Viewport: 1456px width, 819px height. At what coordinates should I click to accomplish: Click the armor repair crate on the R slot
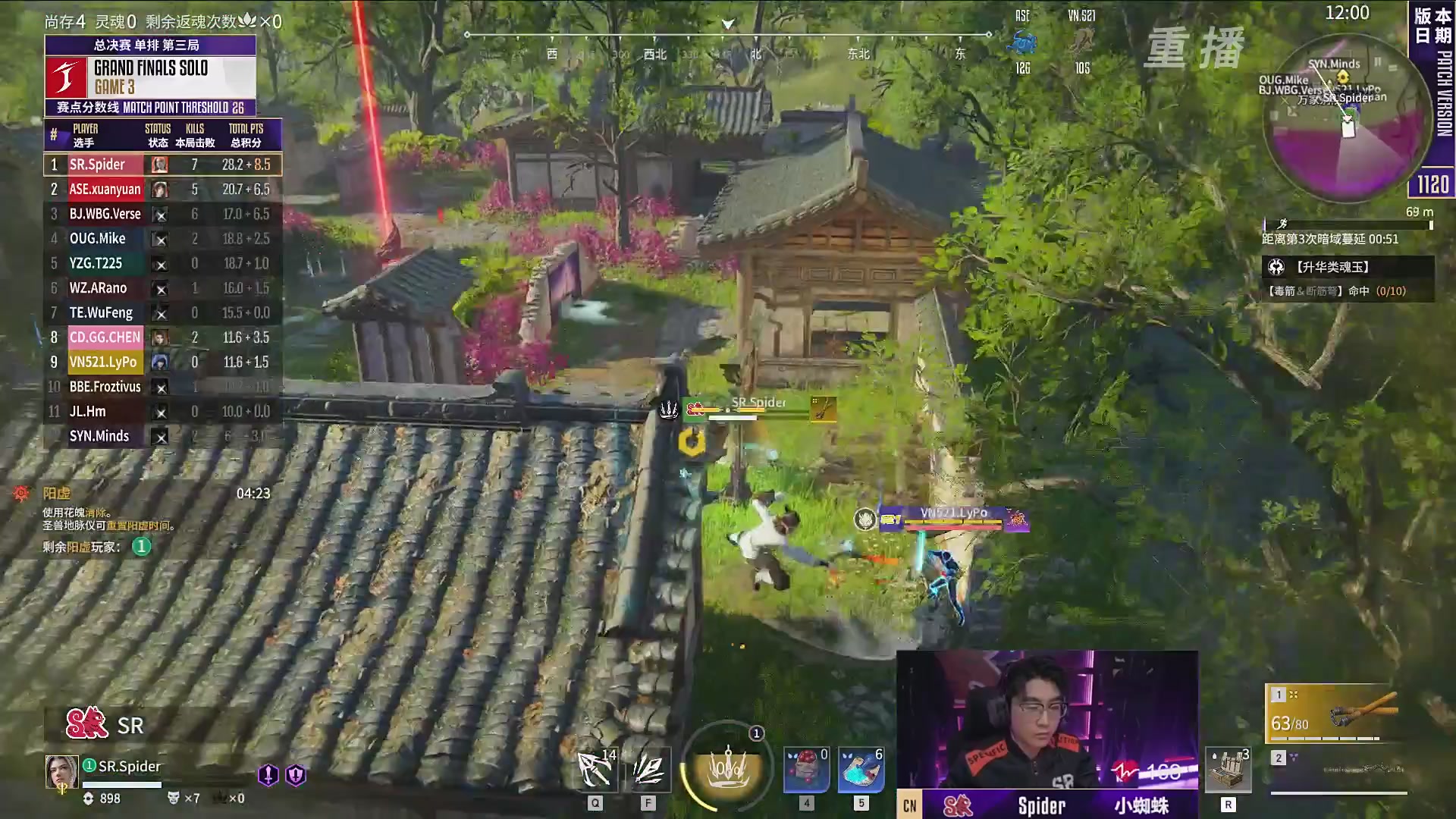[1227, 768]
